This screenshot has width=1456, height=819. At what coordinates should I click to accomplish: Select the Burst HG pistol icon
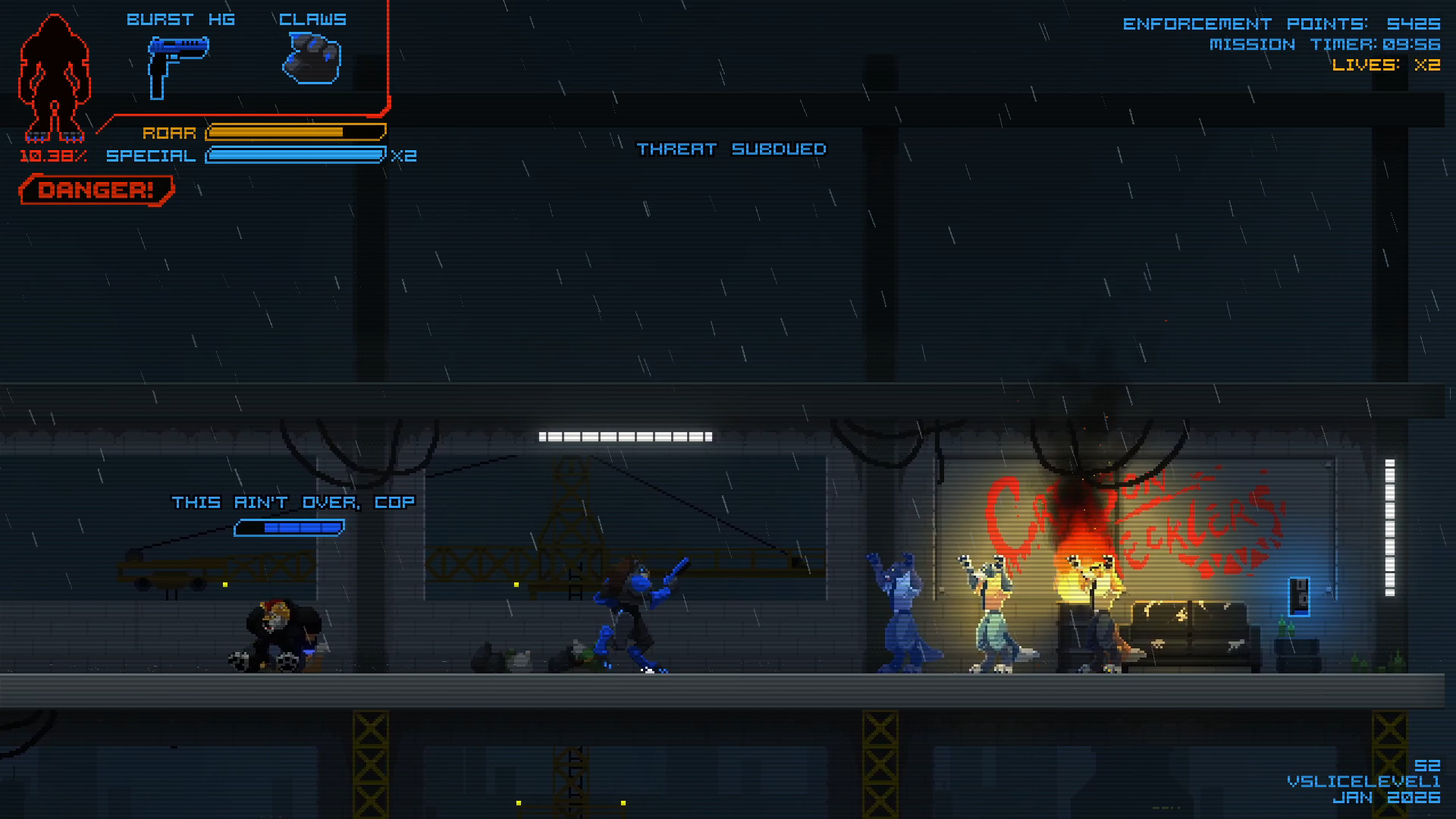pos(177,64)
